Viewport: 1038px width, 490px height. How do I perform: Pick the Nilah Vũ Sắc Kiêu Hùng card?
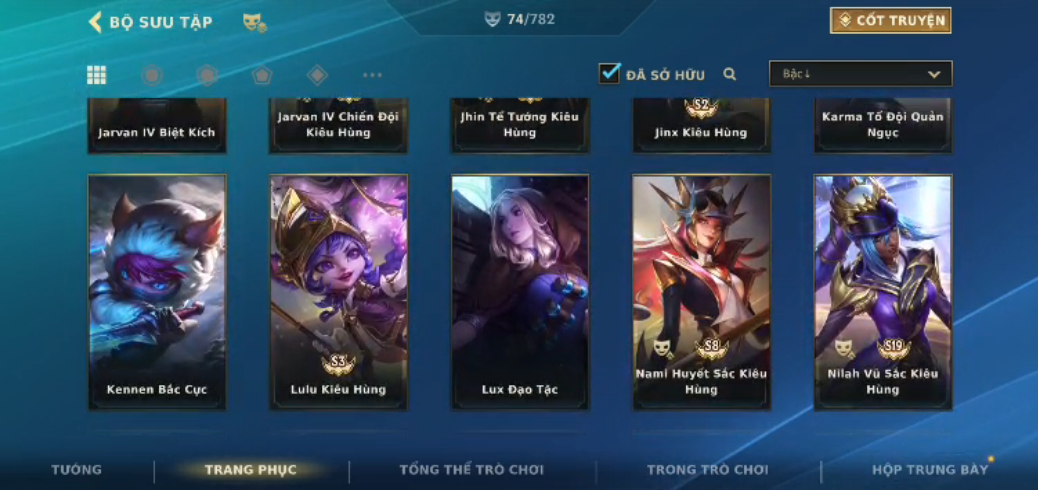883,292
